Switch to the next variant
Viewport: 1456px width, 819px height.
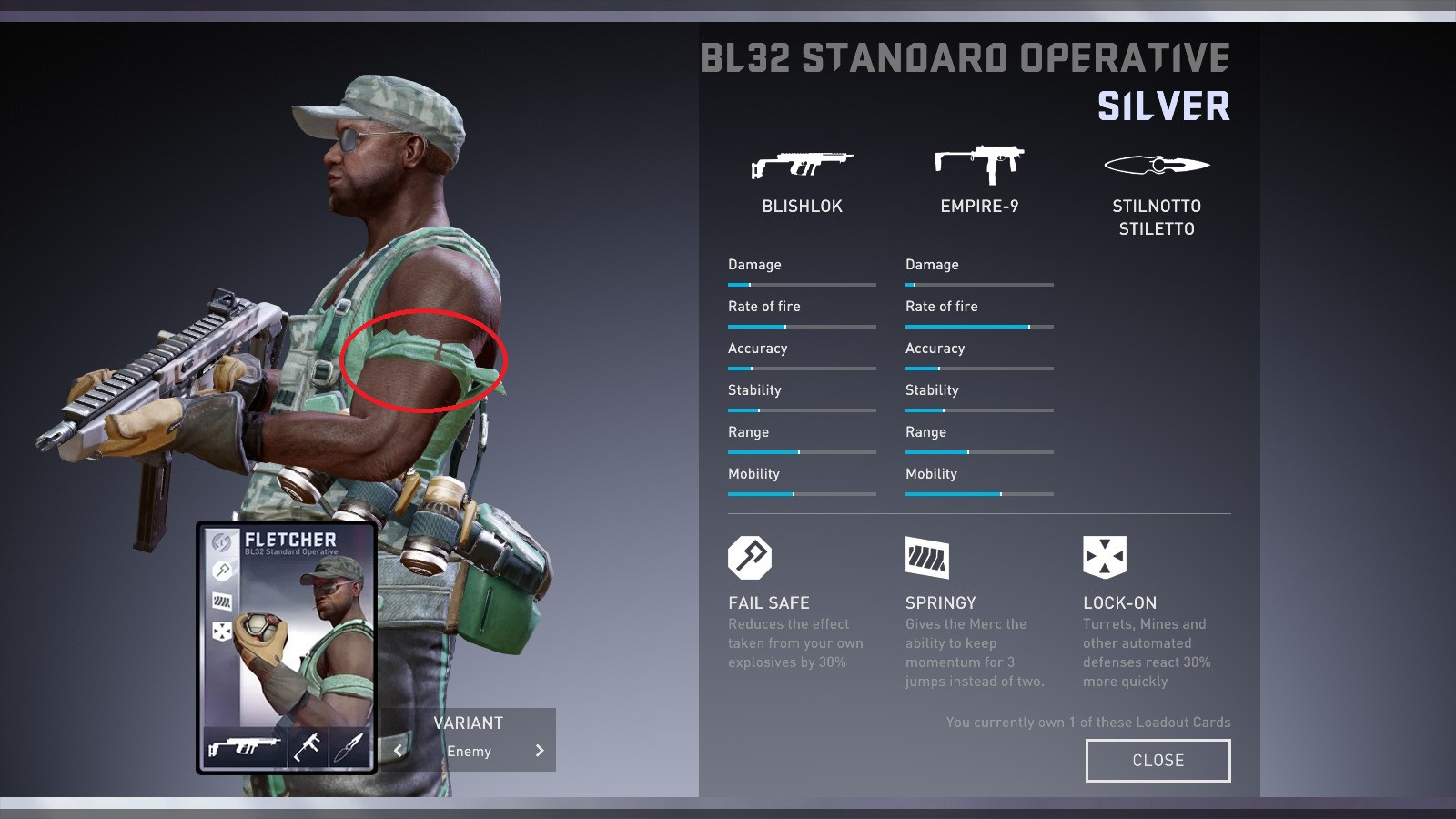[x=540, y=751]
